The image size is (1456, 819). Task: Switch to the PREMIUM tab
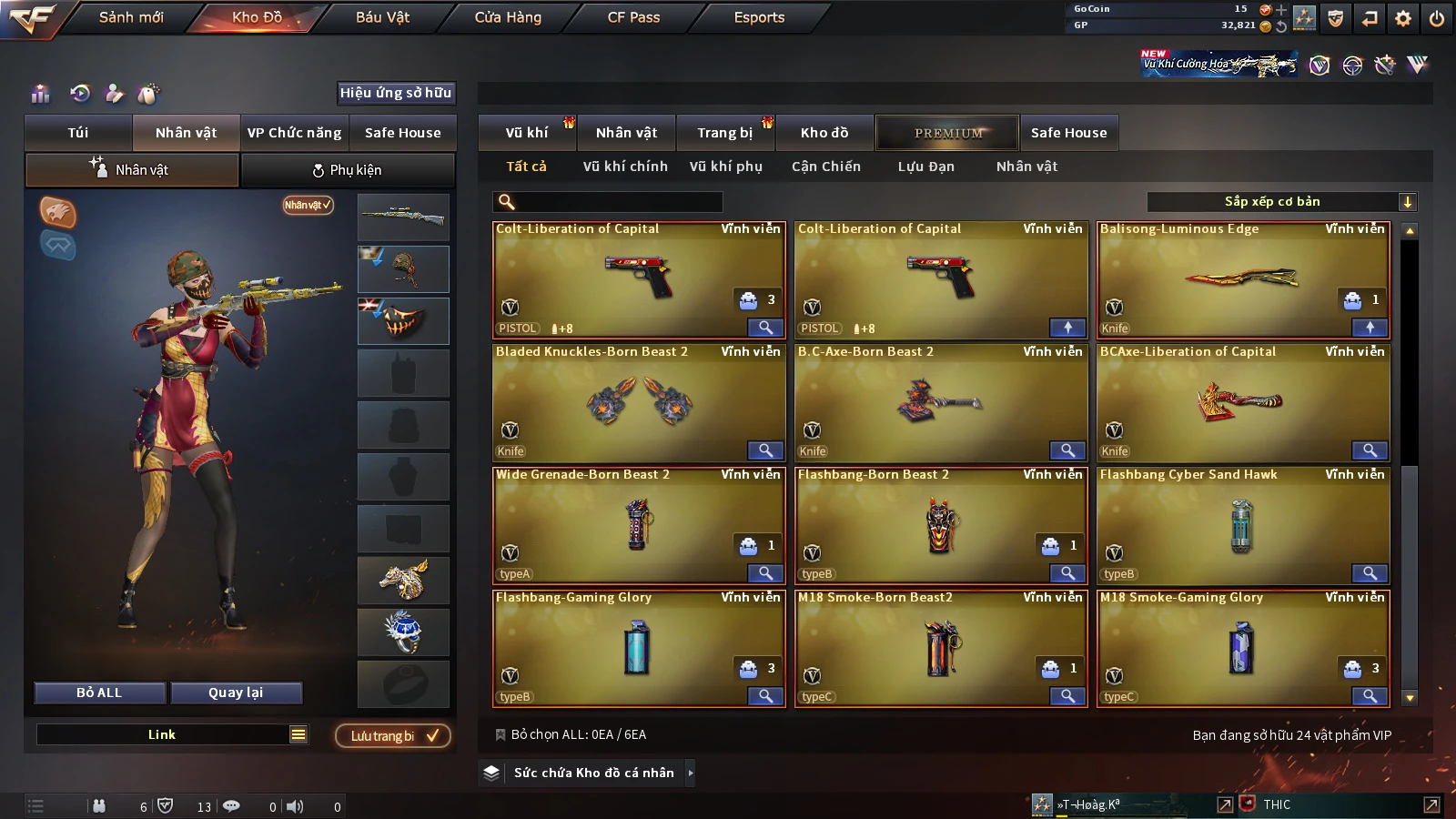click(948, 133)
